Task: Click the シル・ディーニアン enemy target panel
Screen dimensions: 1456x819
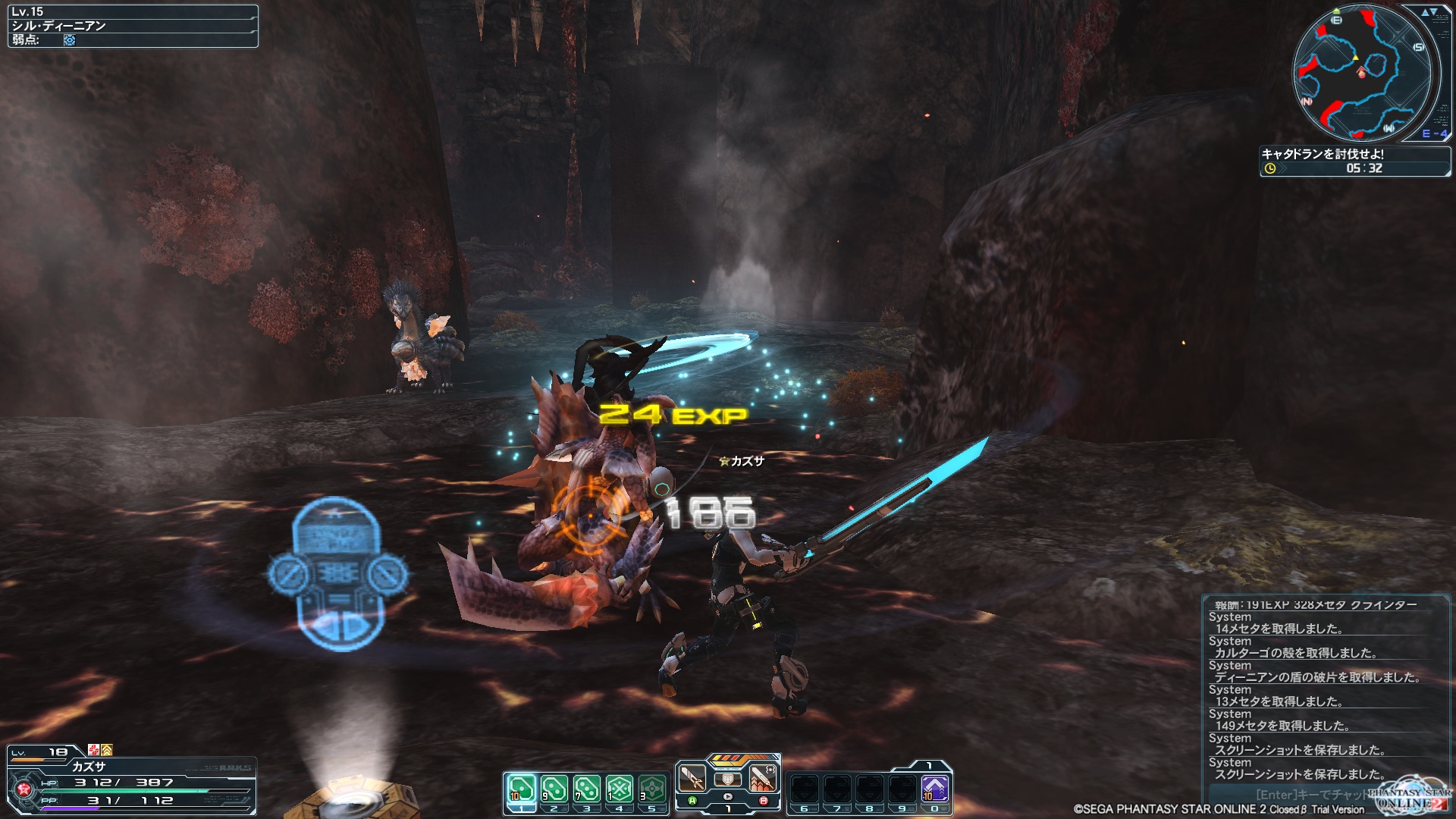Action: pos(133,26)
